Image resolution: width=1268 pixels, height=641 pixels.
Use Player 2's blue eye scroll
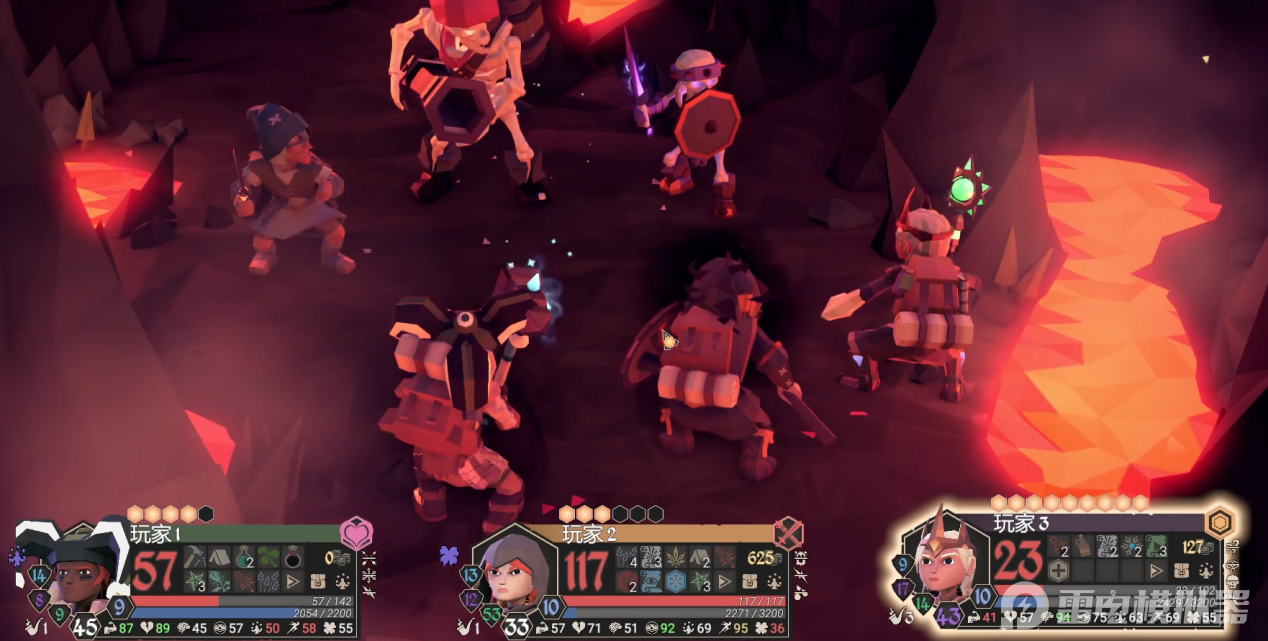[x=651, y=581]
